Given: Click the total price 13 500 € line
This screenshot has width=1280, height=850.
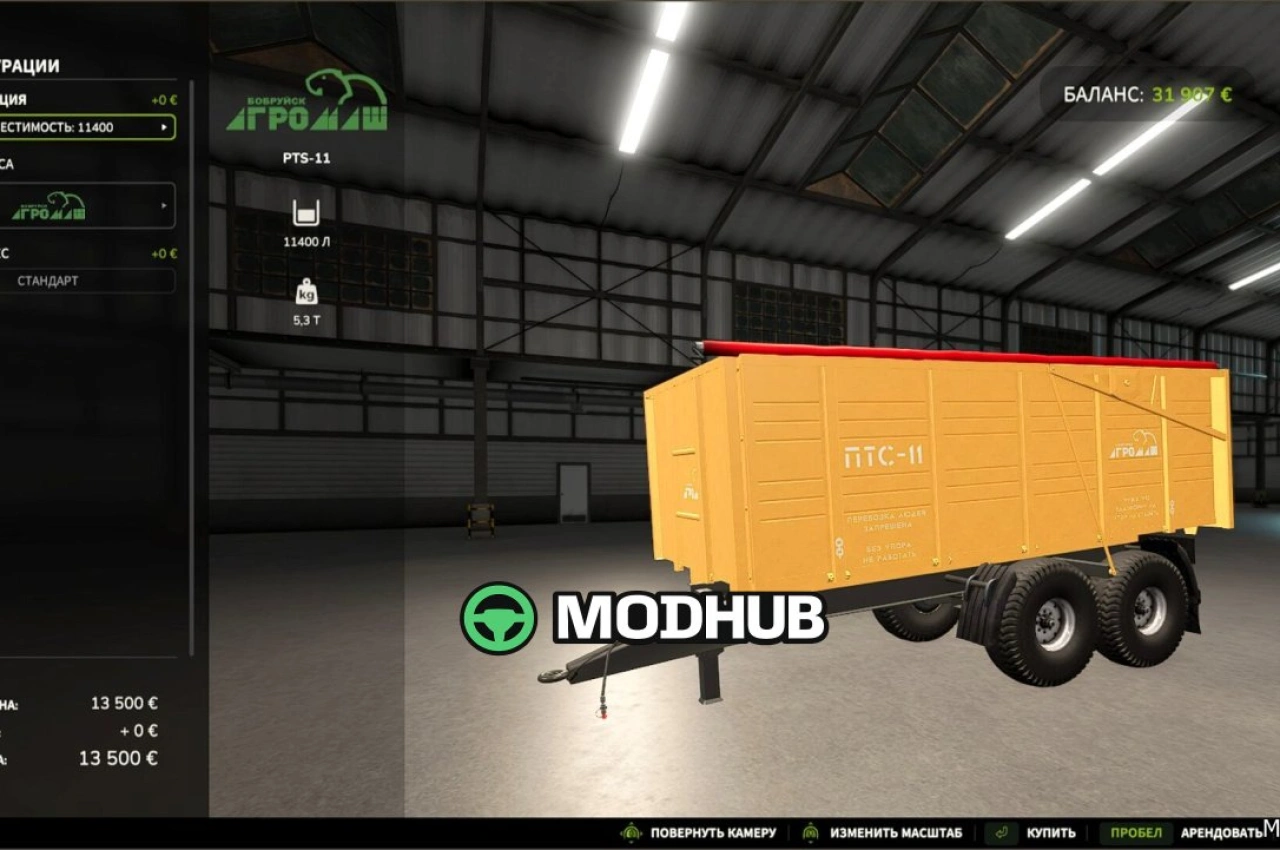Looking at the screenshot, I should [120, 758].
